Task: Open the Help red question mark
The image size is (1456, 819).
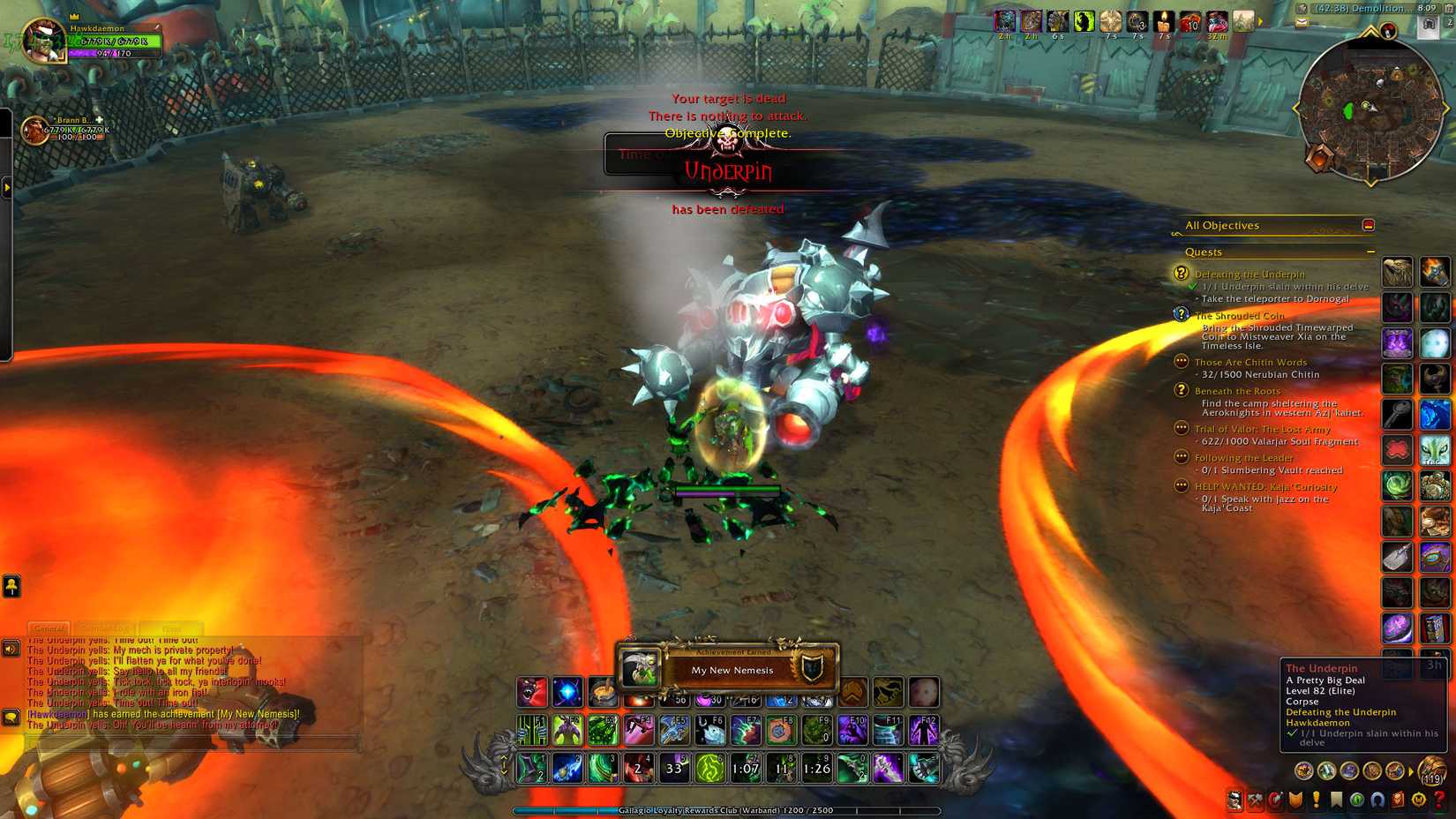Action: pos(1439,801)
